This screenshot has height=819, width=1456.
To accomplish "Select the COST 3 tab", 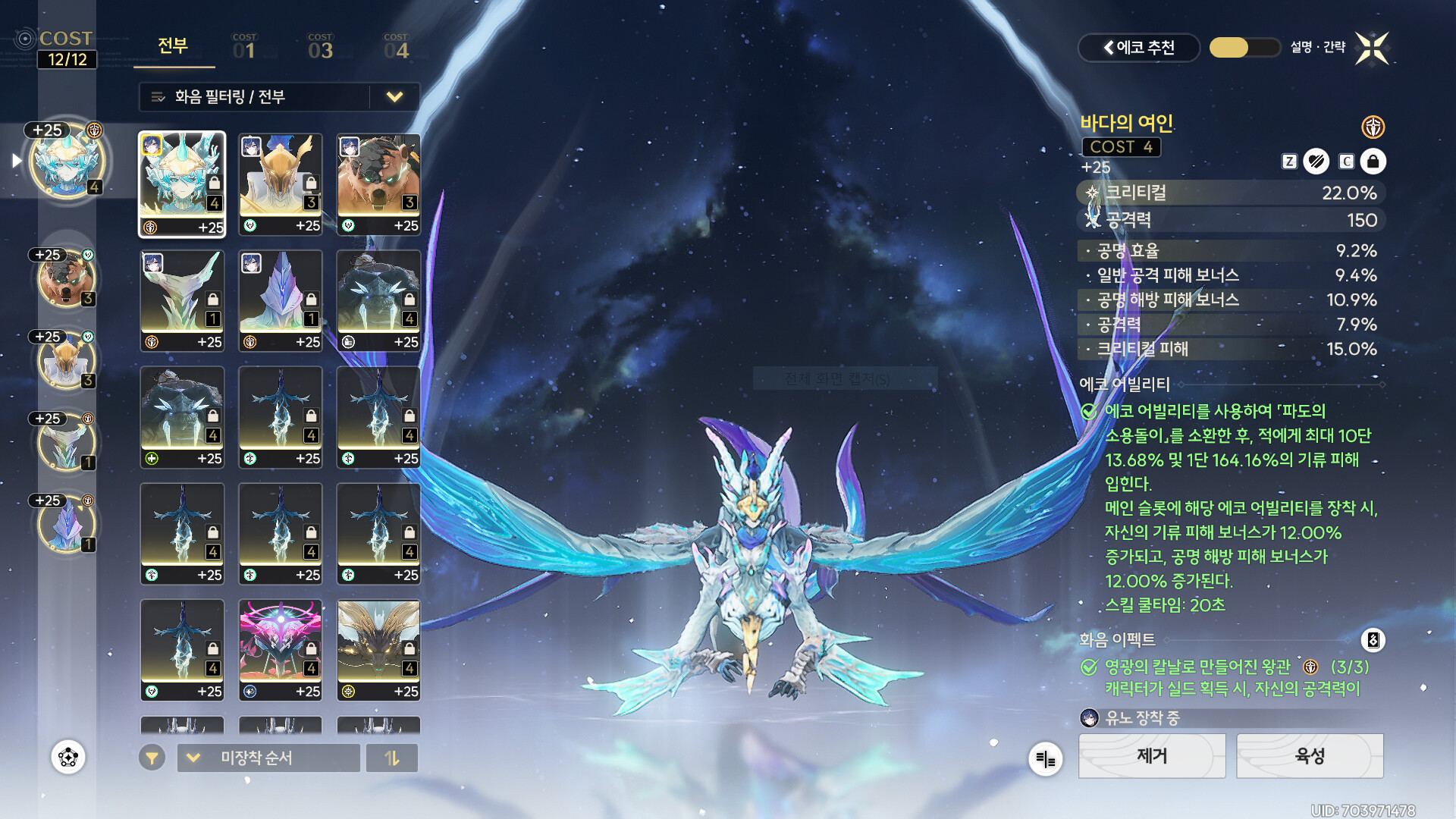I will [320, 47].
